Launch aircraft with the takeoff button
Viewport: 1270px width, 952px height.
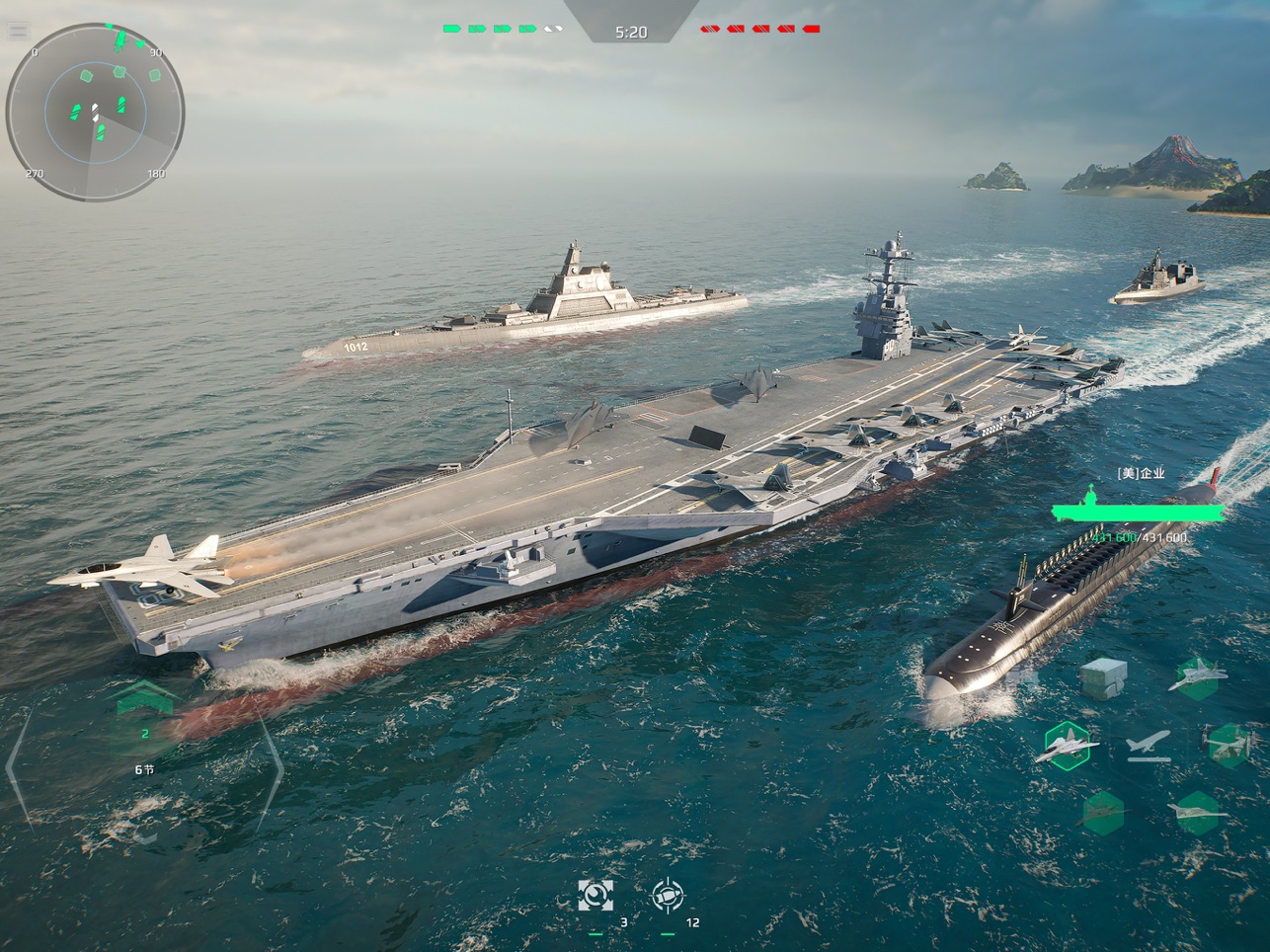click(x=1148, y=745)
